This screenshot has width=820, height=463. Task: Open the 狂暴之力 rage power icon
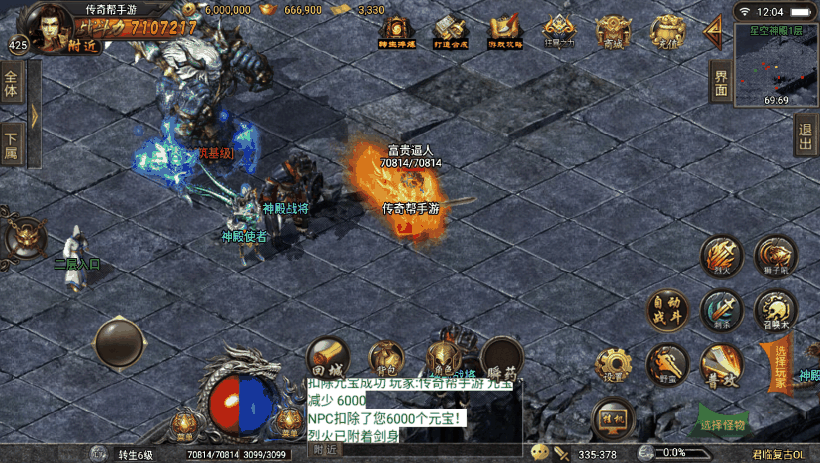pos(558,32)
